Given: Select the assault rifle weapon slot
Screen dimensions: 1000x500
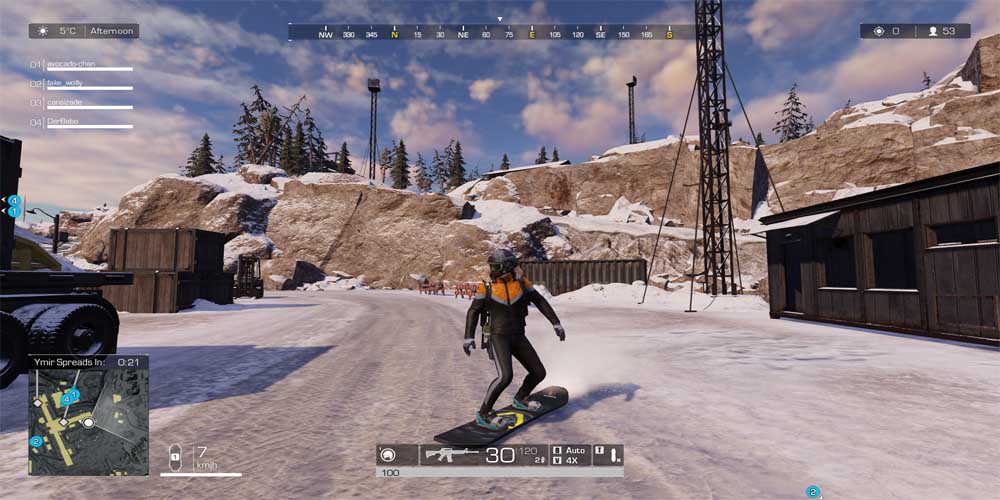Looking at the screenshot, I should pos(452,455).
